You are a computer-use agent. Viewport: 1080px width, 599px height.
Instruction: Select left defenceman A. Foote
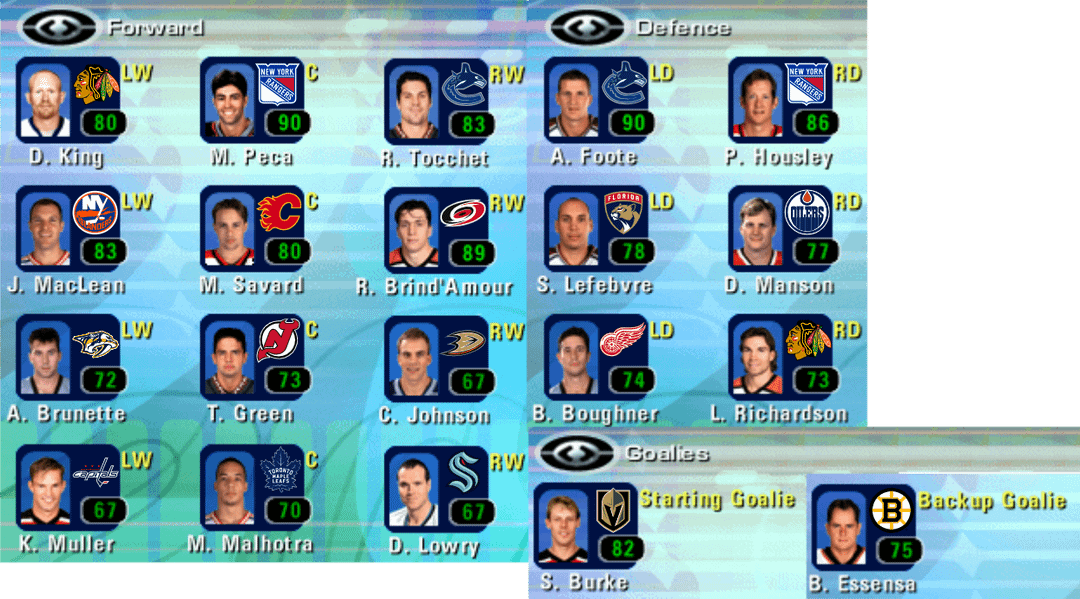596,101
